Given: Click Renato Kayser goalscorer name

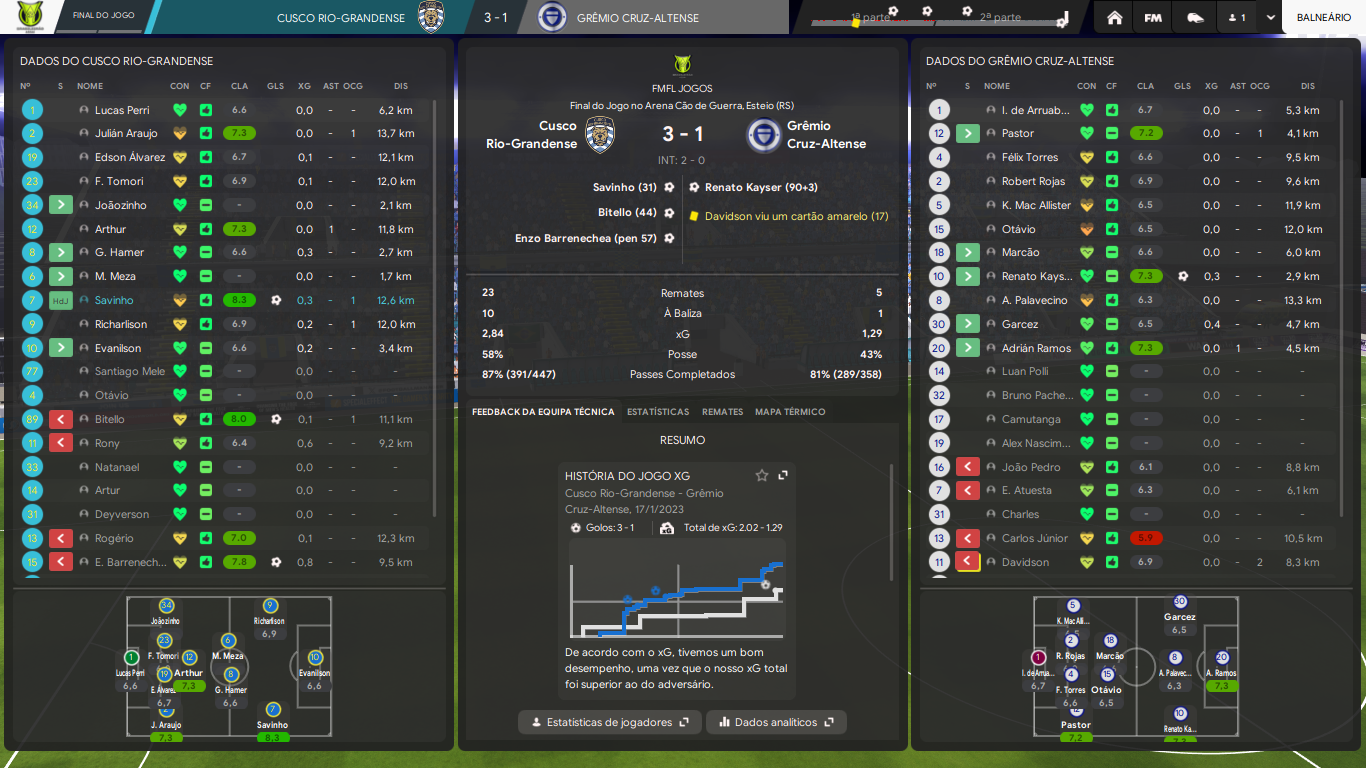Looking at the screenshot, I should (x=746, y=187).
